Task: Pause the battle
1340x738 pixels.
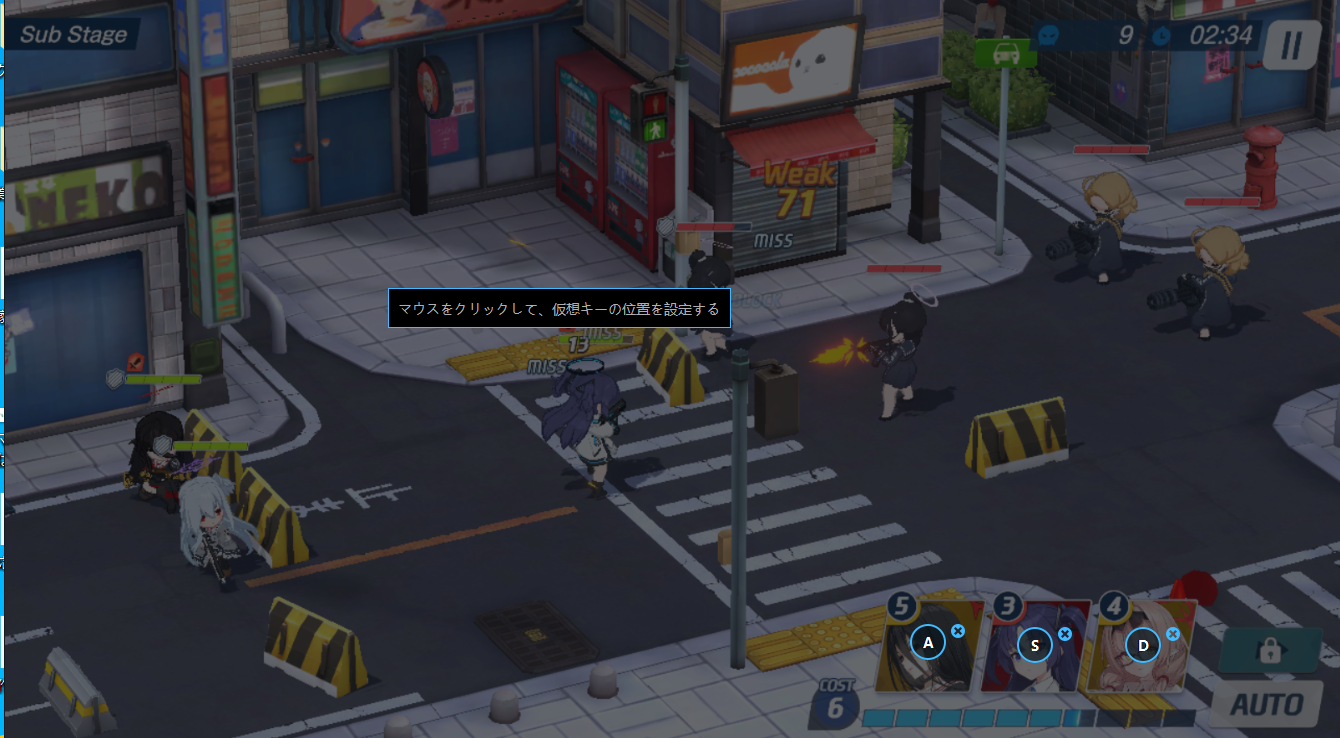Action: (1290, 45)
